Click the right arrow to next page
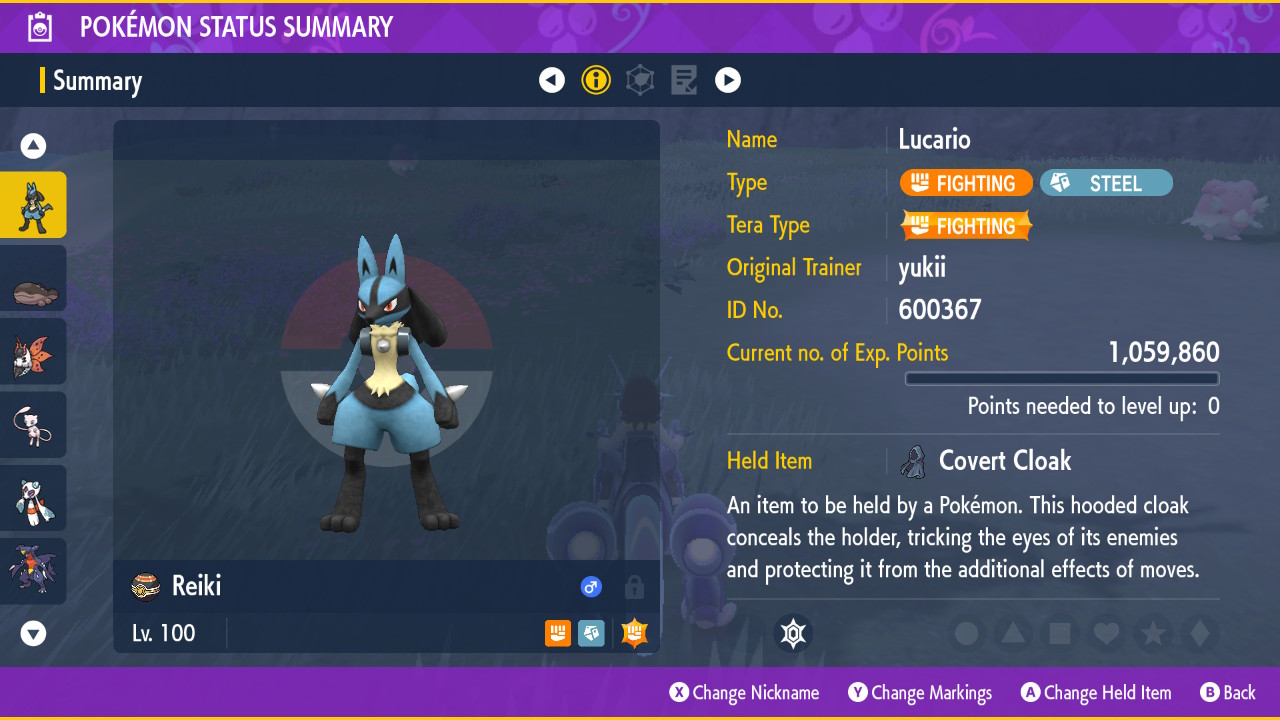This screenshot has width=1280, height=720. coord(728,80)
